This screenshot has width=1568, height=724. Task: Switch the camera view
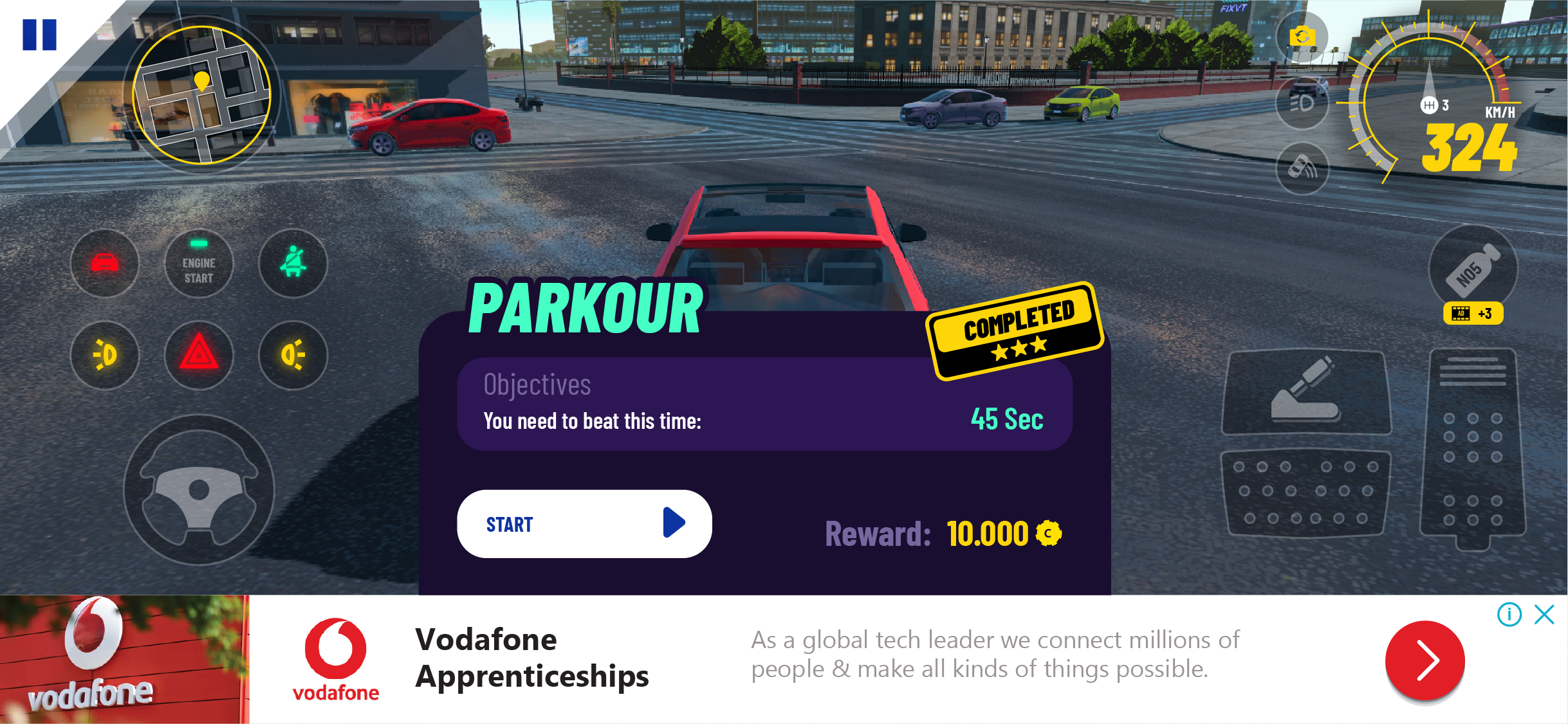tap(1302, 37)
